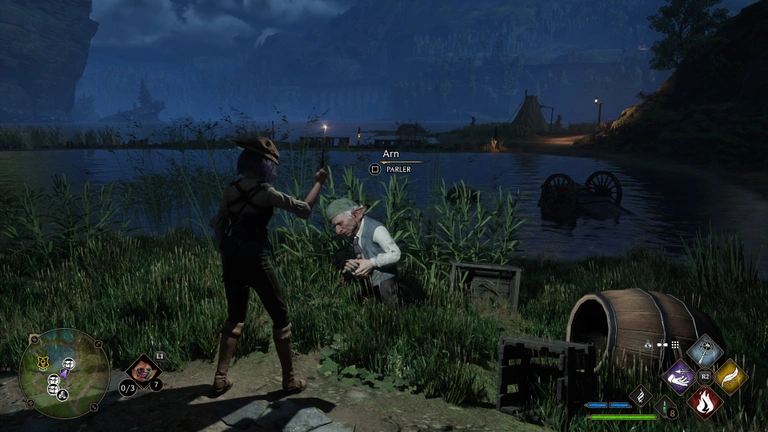Select the tool wheel item with 0/3 count
Screen dimensions: 768x432
coord(141,372)
